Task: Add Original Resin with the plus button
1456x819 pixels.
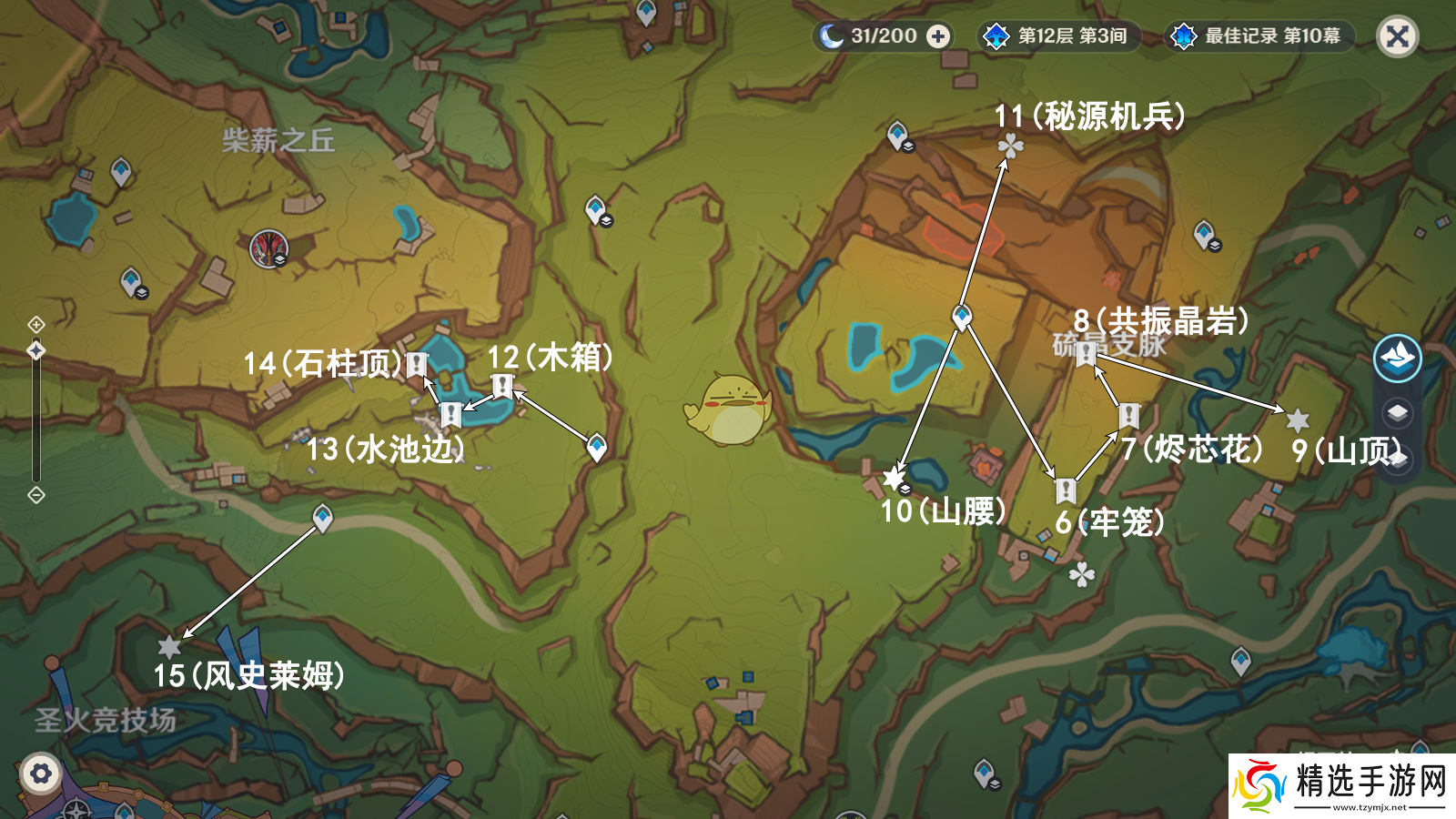Action: pos(937,36)
